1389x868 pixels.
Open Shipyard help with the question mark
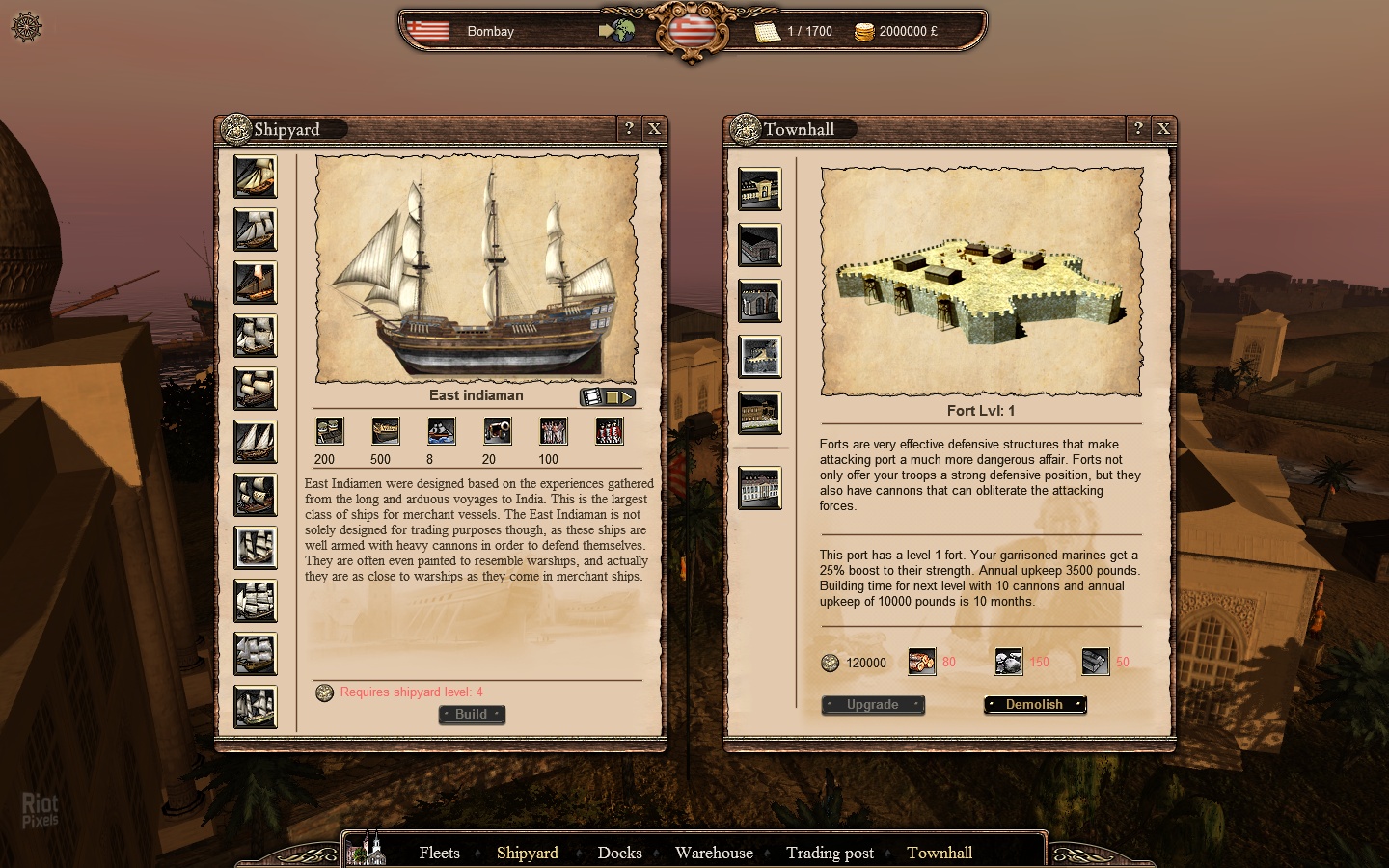(x=629, y=128)
